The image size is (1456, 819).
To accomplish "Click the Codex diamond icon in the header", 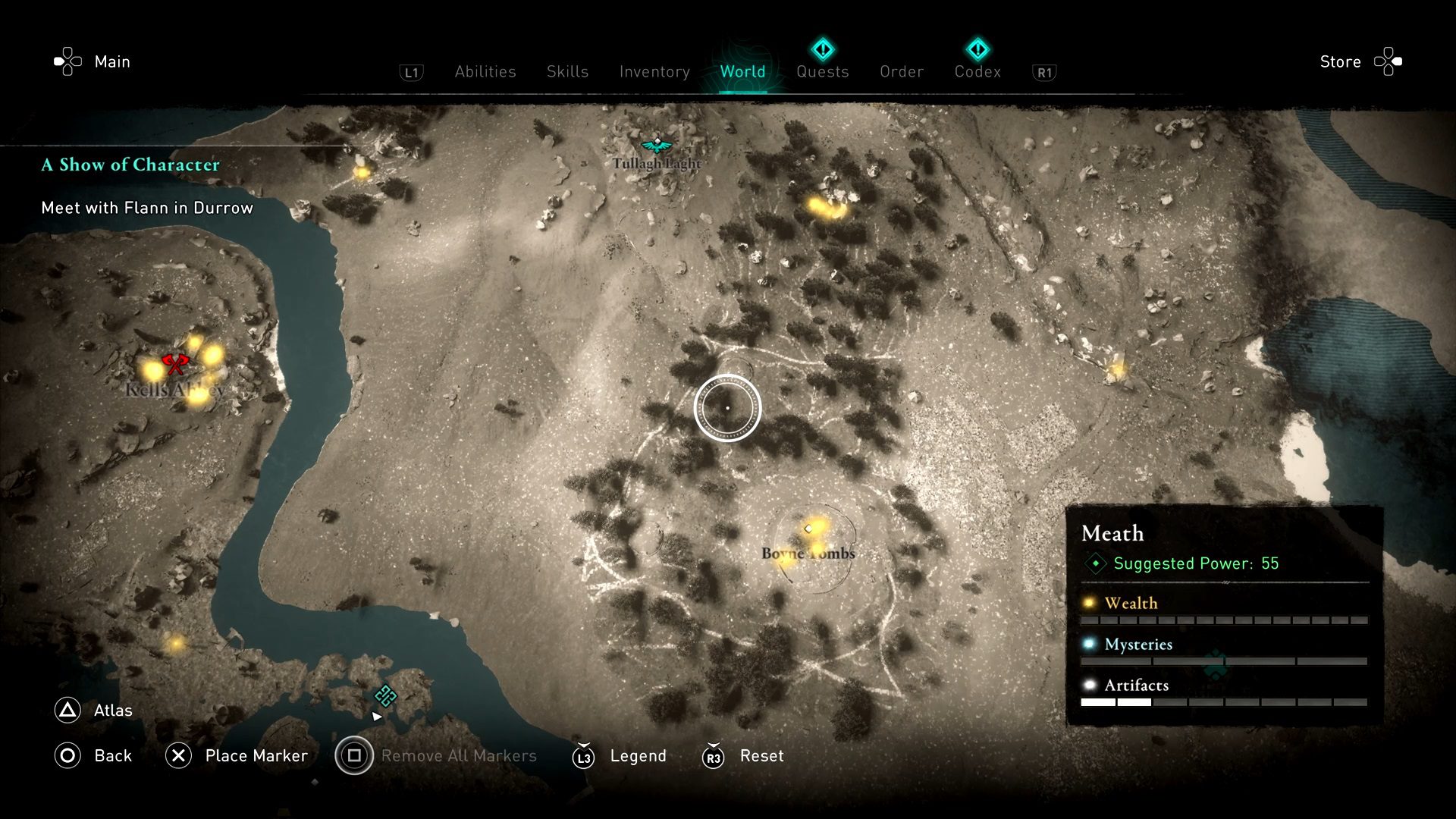I will pos(978,49).
